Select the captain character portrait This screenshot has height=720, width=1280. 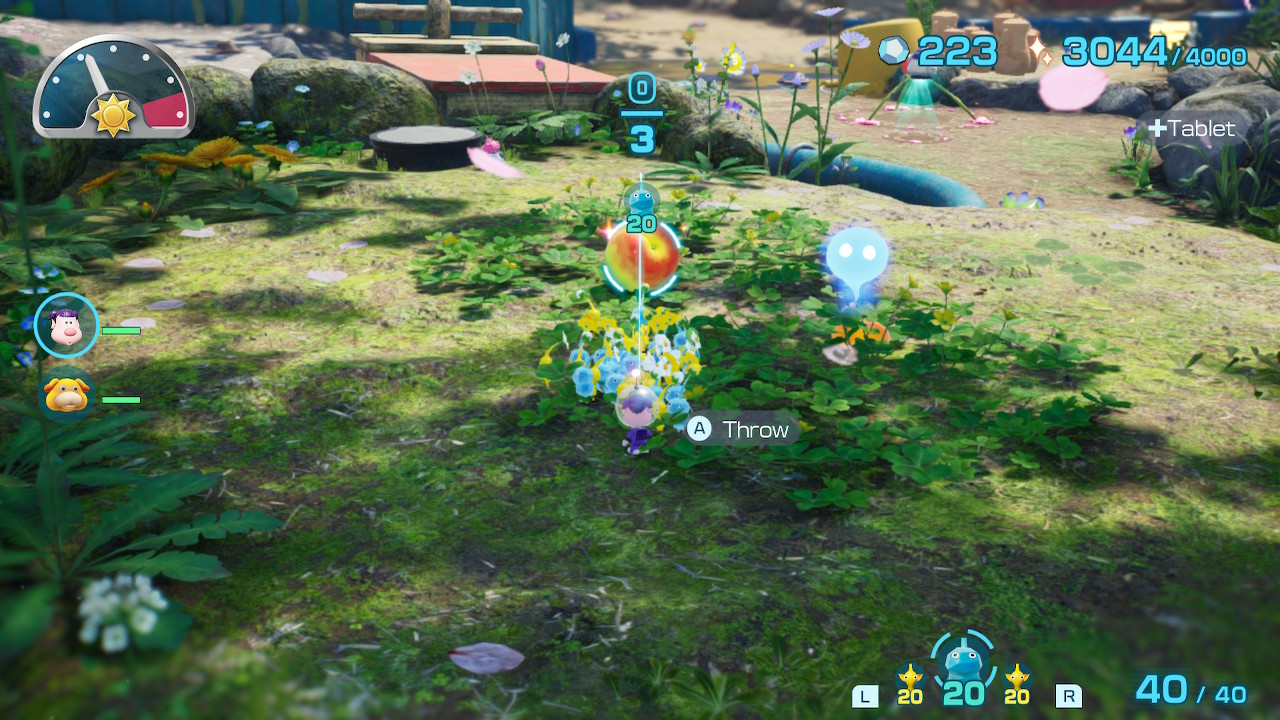tap(67, 326)
